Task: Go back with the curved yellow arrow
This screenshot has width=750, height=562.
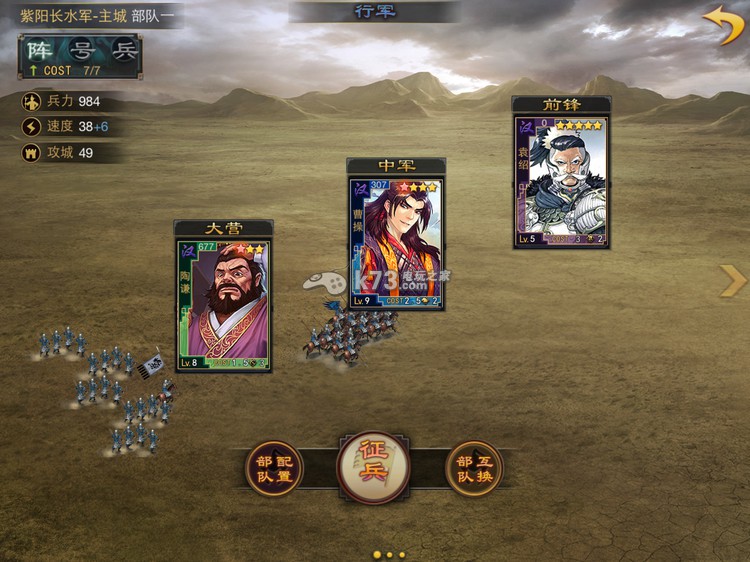Action: (723, 24)
